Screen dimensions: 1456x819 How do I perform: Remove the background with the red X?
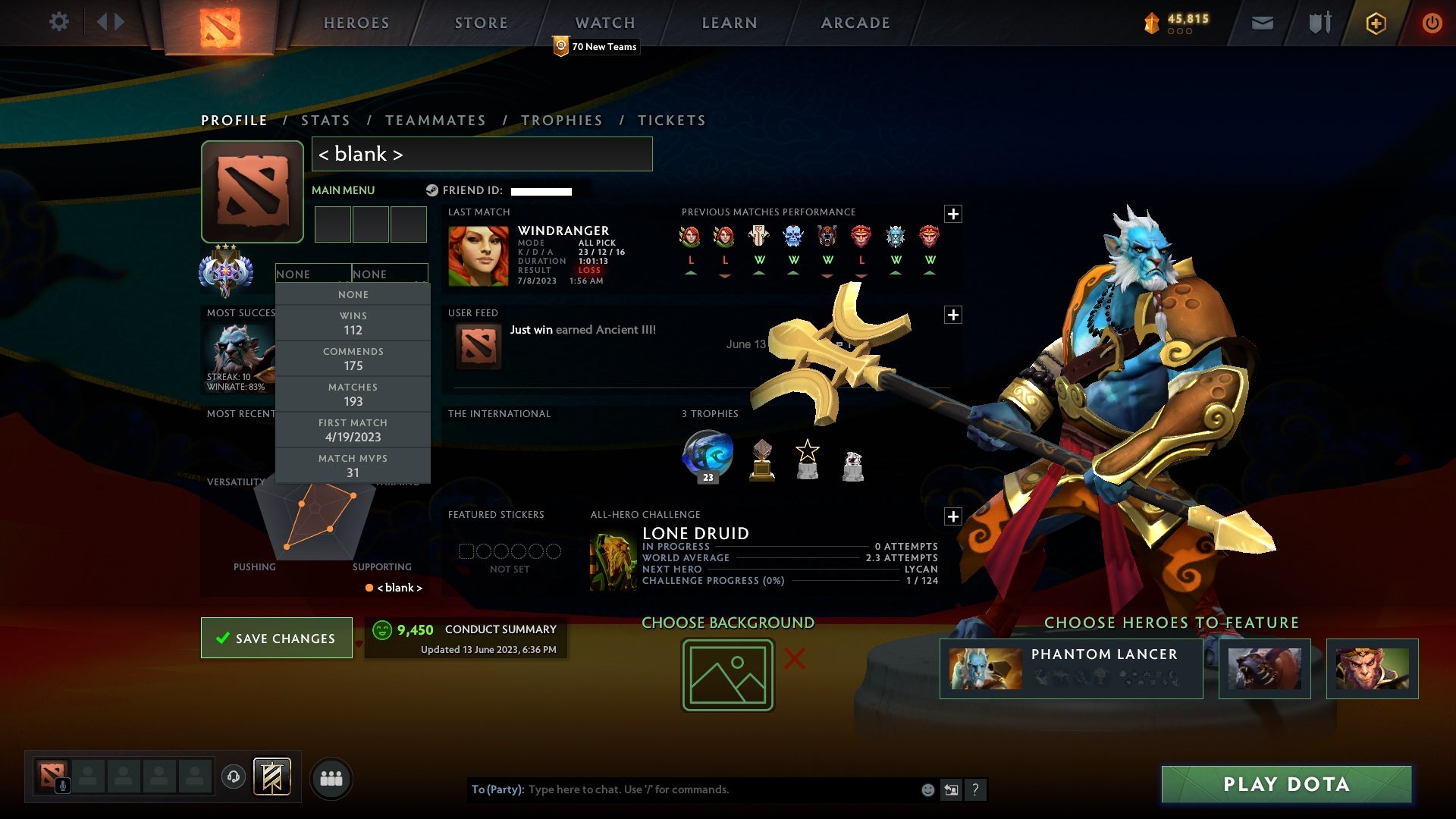click(793, 660)
